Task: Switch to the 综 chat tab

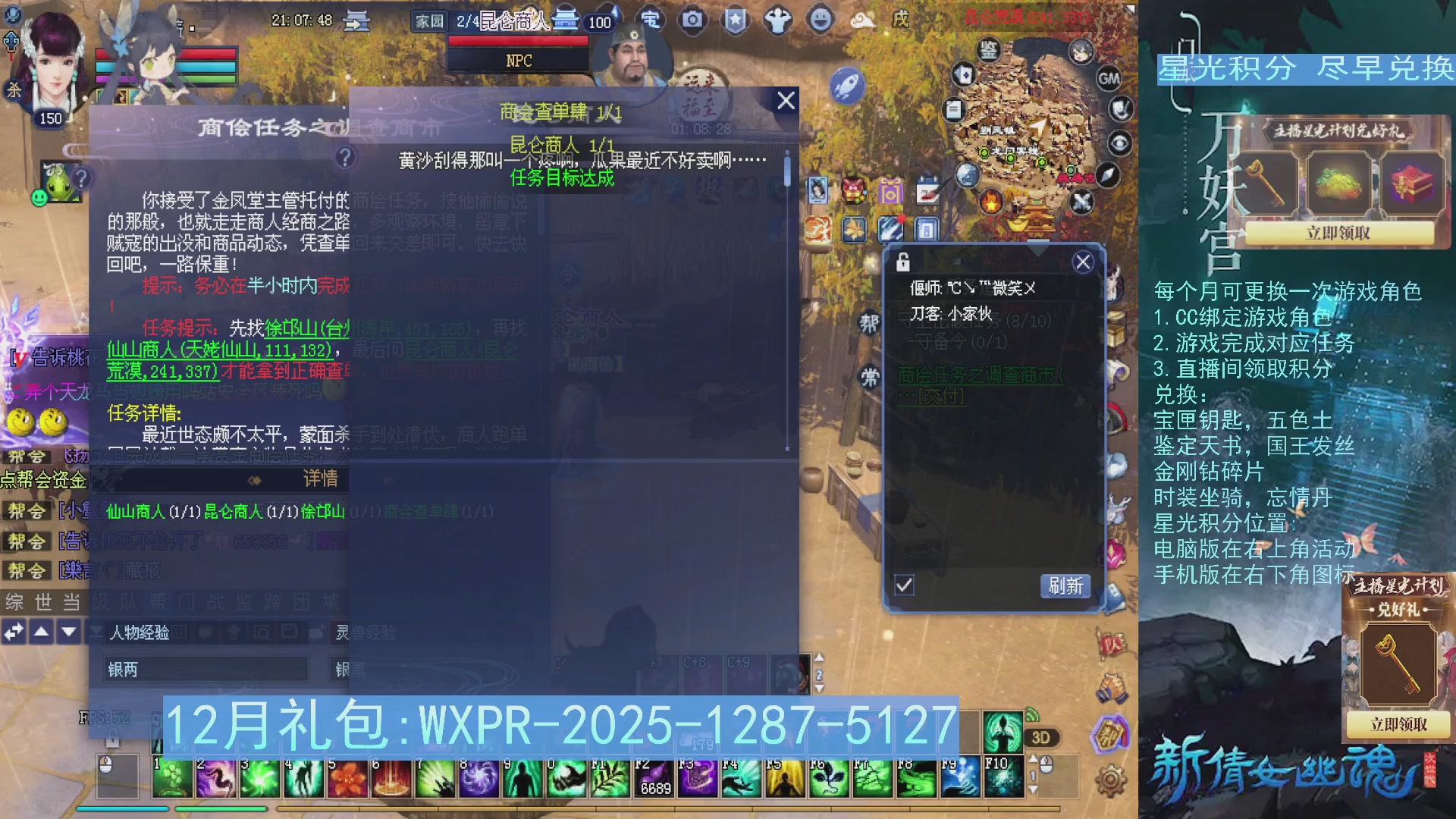Action: point(14,602)
